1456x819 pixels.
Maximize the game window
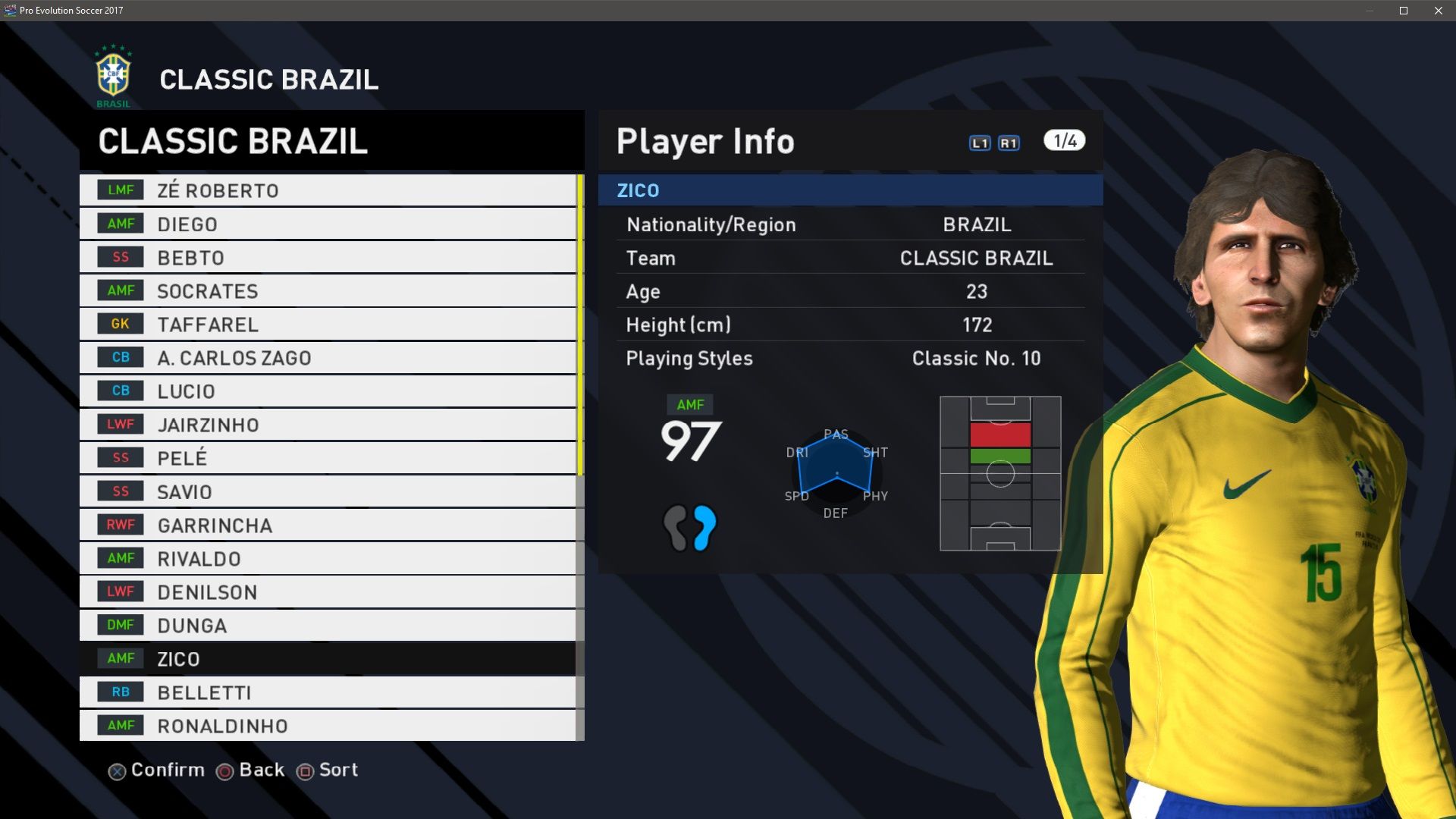(1404, 11)
